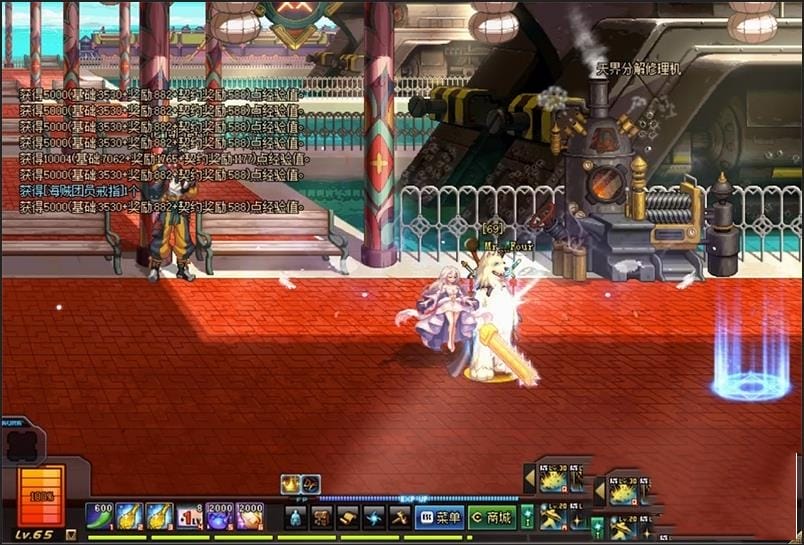Open the treasure chest inventory icon
804x545 pixels.
click(321, 517)
